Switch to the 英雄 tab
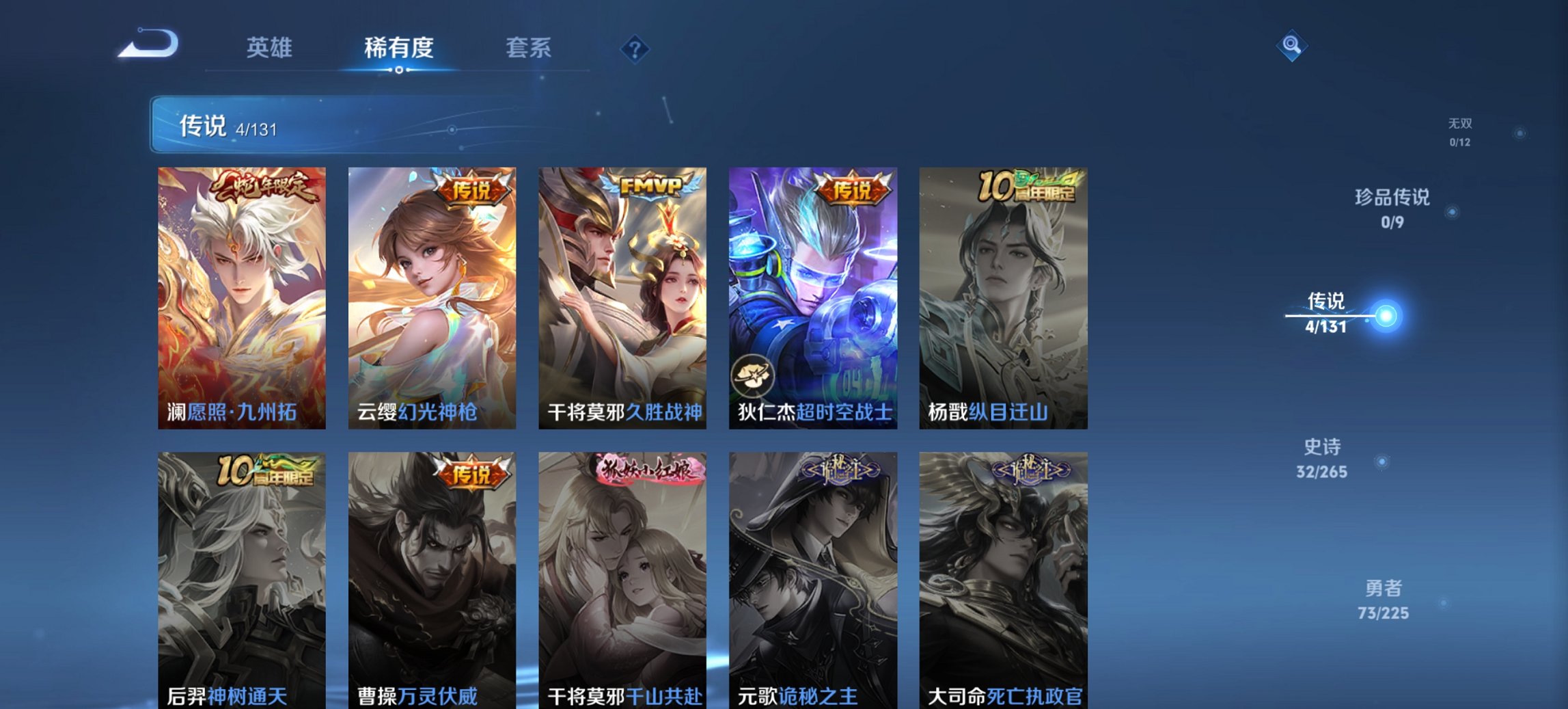1568x709 pixels. pyautogui.click(x=270, y=48)
